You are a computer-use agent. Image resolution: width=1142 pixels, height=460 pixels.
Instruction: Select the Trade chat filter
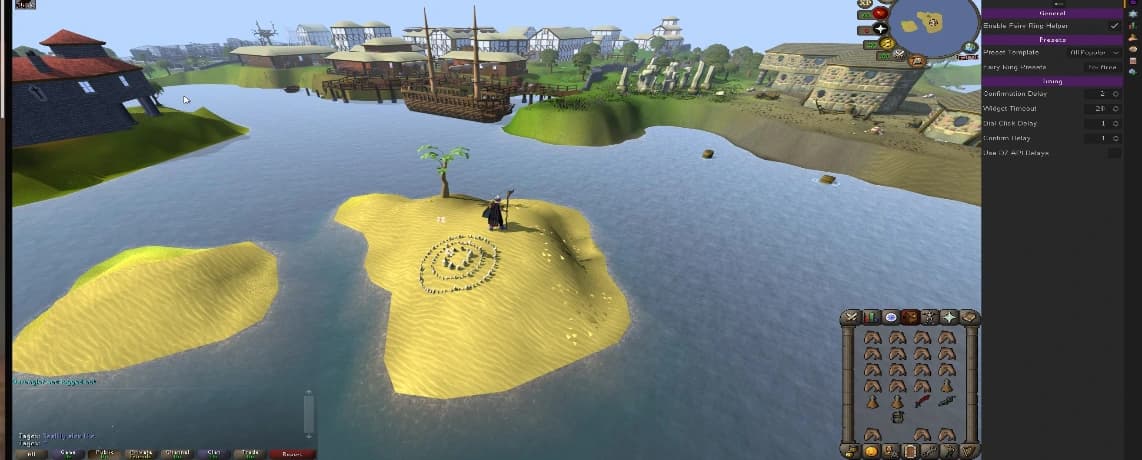(x=249, y=453)
